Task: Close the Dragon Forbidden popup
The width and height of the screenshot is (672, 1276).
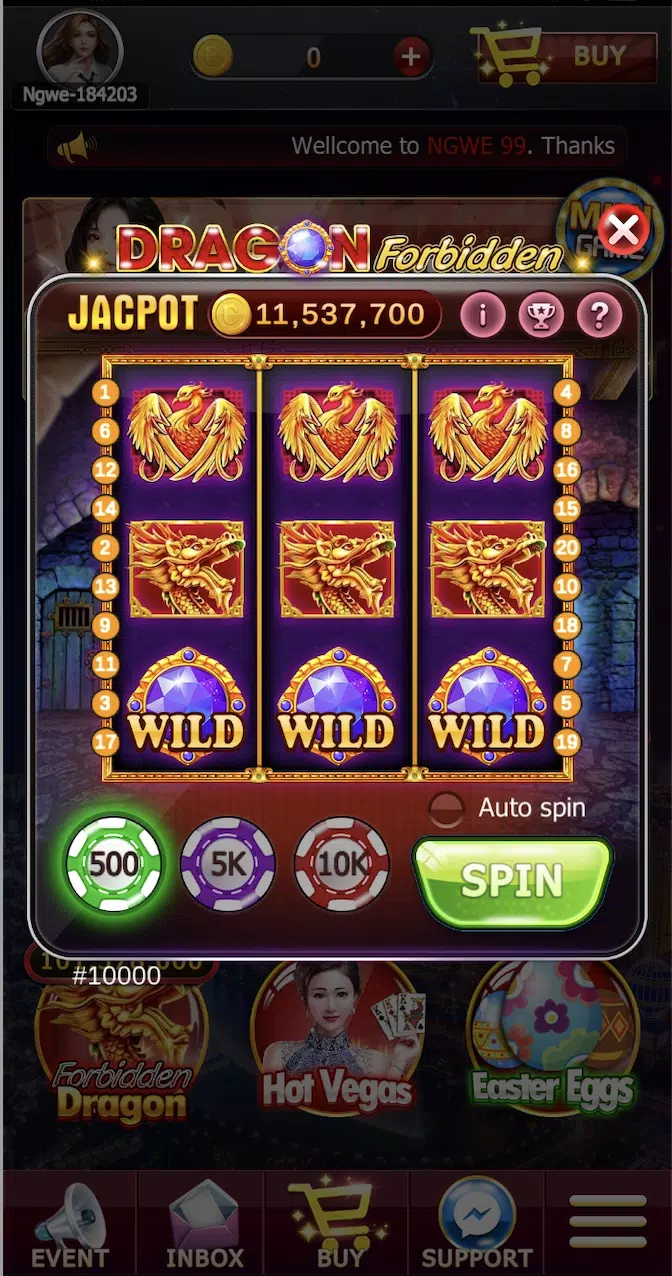Action: (624, 232)
